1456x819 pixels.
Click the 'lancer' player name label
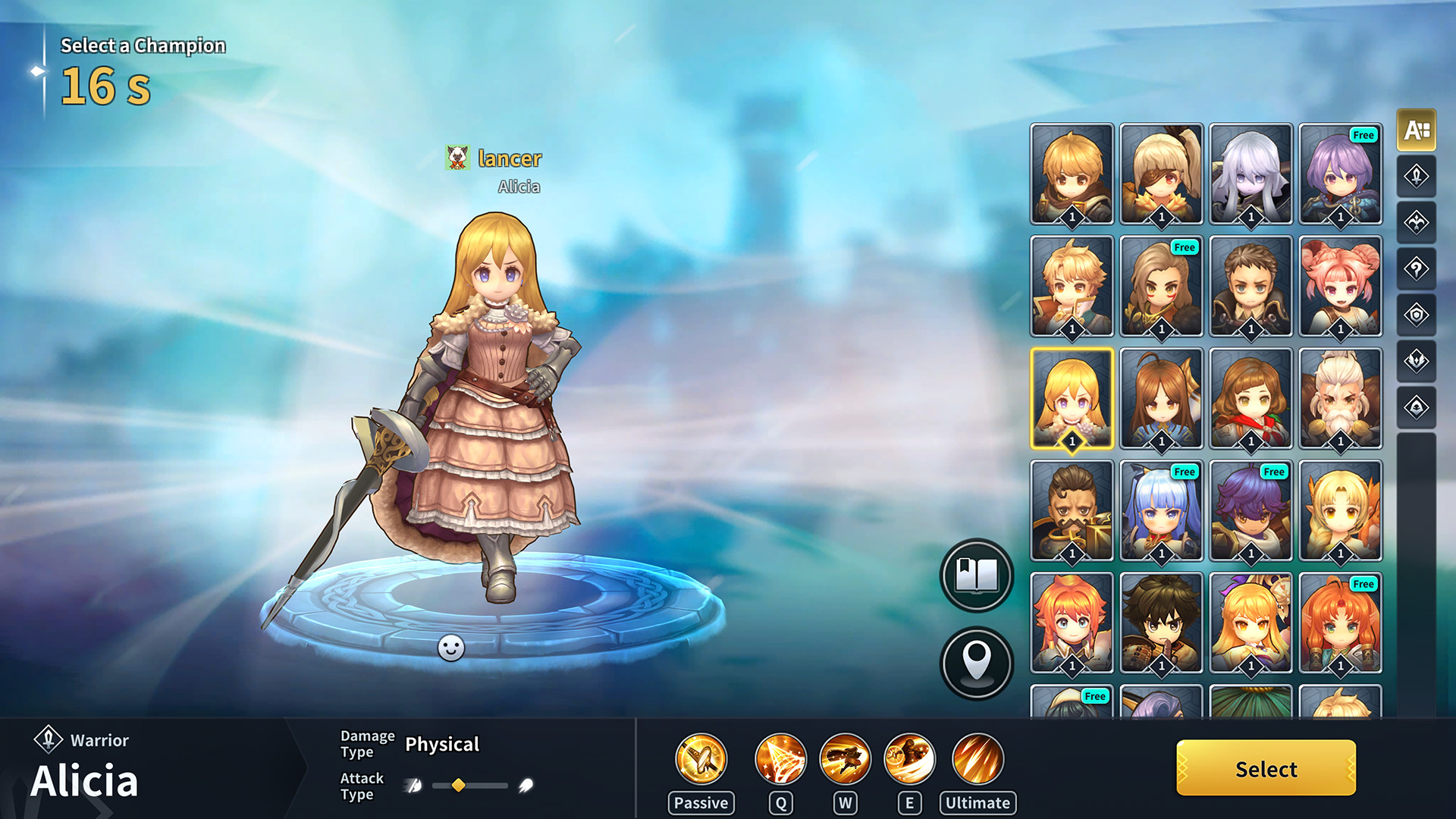tap(509, 159)
